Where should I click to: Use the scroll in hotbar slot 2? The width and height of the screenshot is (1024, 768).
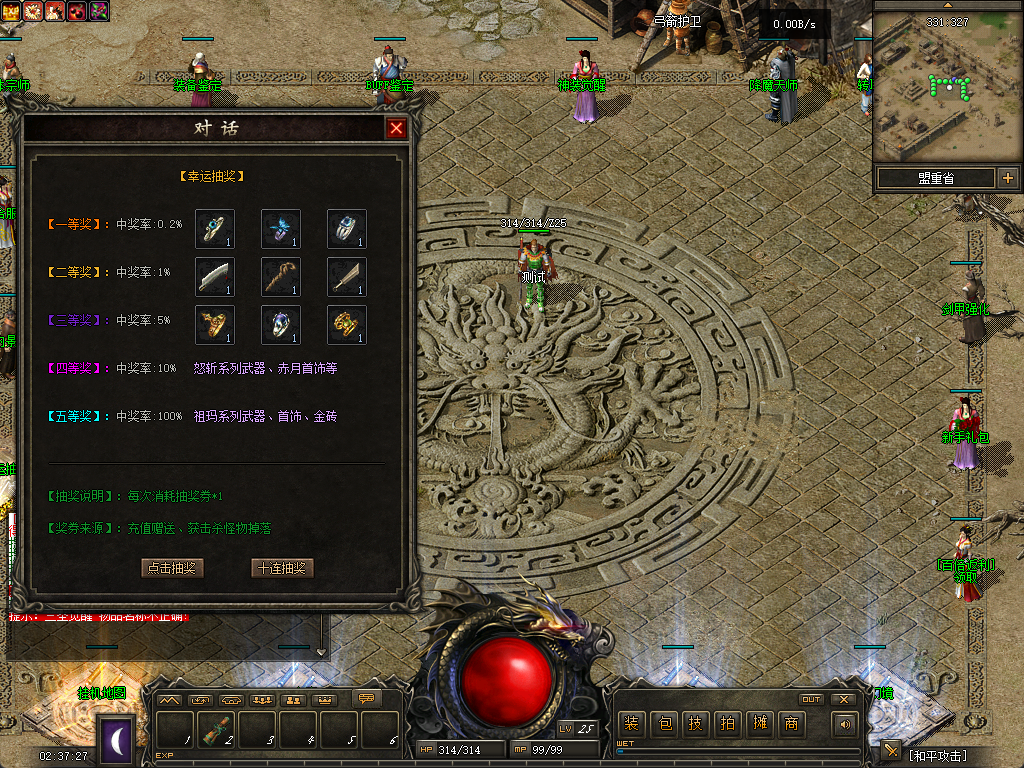pos(217,731)
